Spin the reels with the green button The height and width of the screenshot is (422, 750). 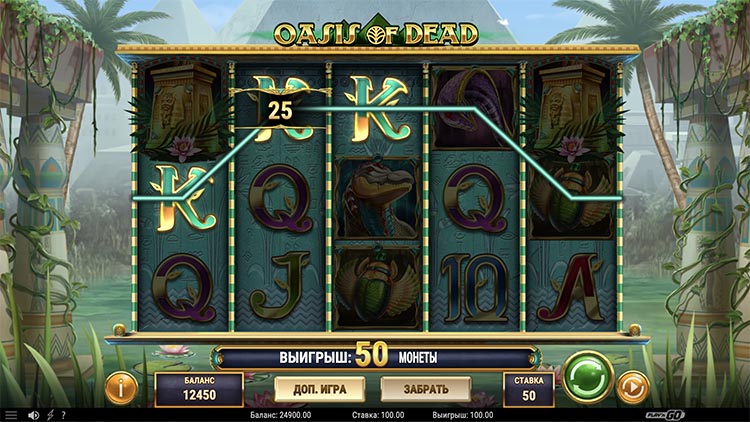(587, 377)
